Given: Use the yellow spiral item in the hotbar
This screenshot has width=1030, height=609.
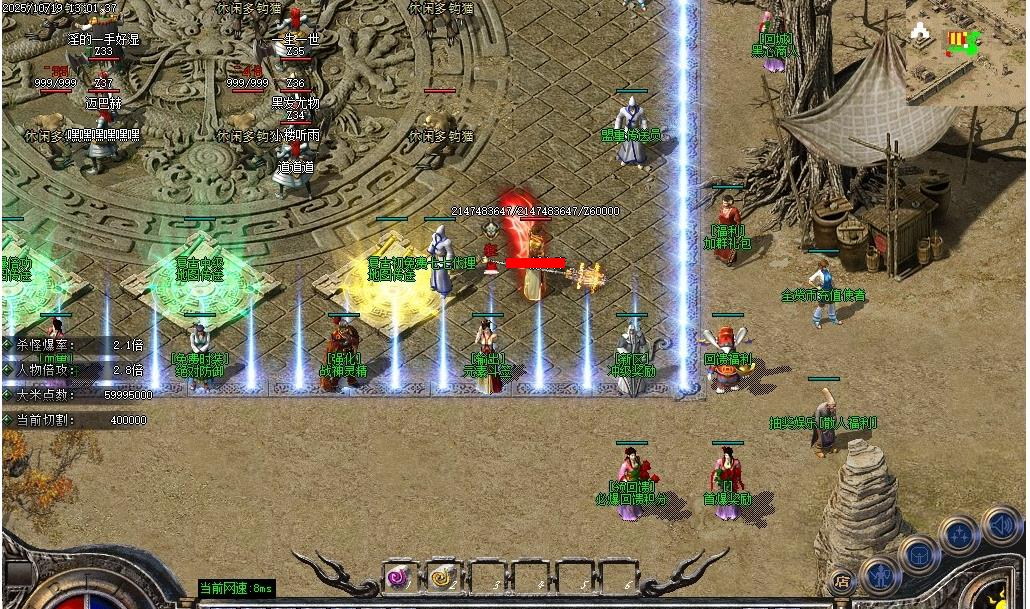Looking at the screenshot, I should pyautogui.click(x=441, y=577).
